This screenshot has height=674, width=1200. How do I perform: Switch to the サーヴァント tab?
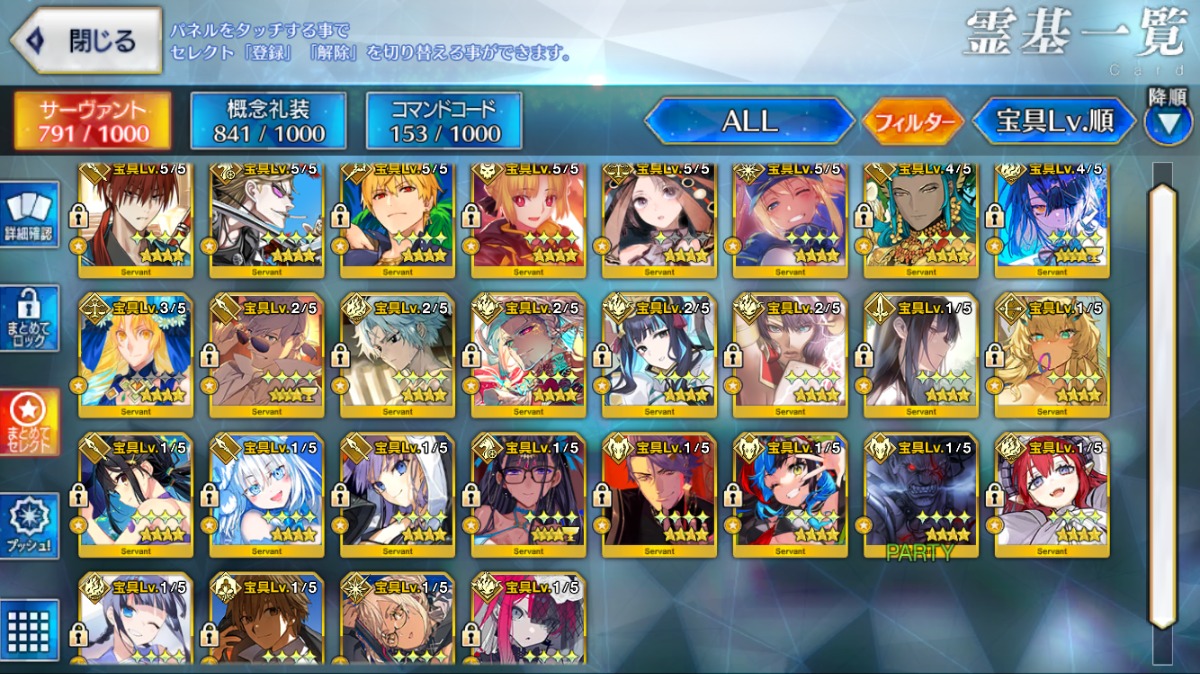tap(92, 121)
